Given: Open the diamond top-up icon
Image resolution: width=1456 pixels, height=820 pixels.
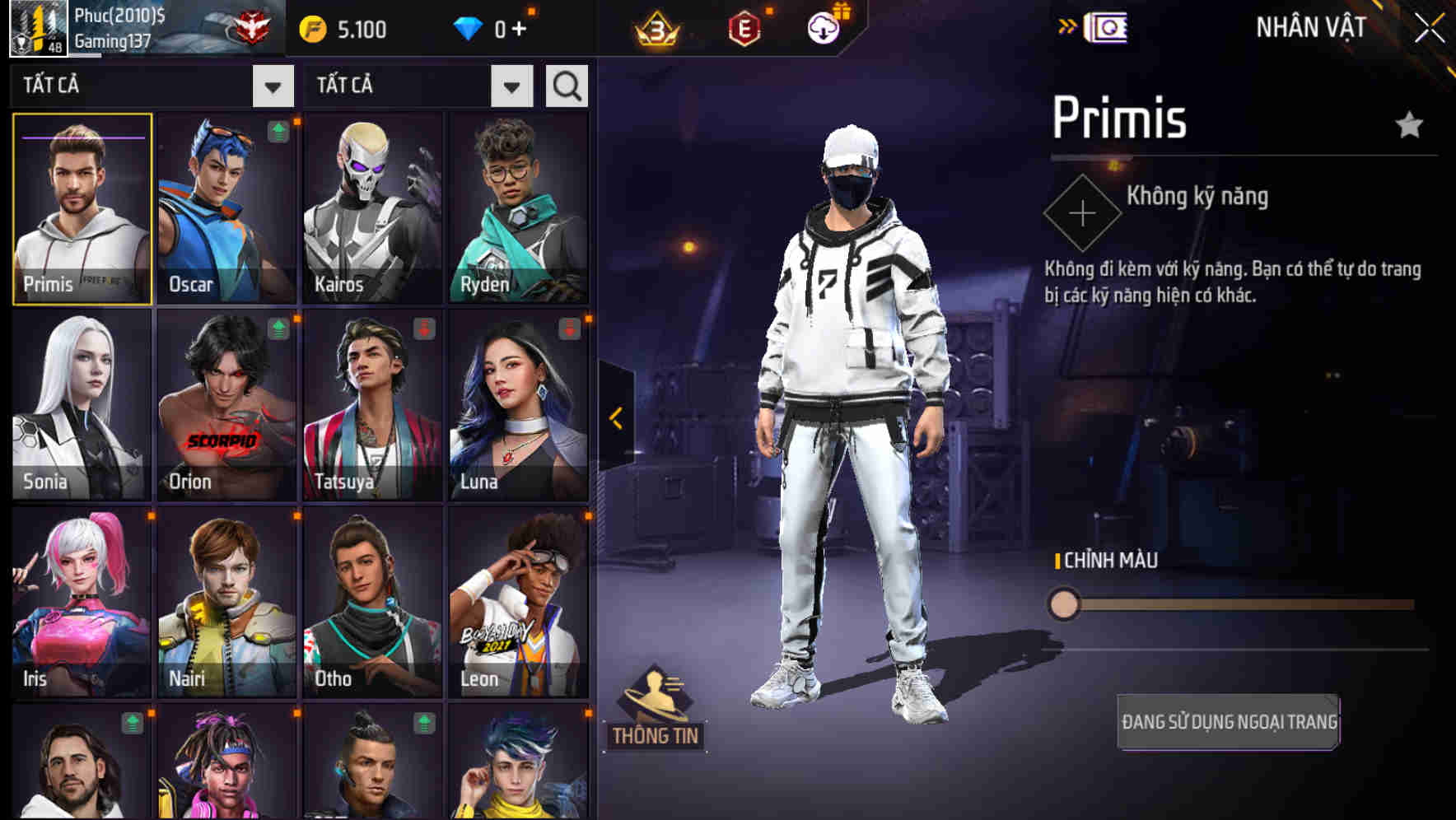Looking at the screenshot, I should tap(469, 27).
